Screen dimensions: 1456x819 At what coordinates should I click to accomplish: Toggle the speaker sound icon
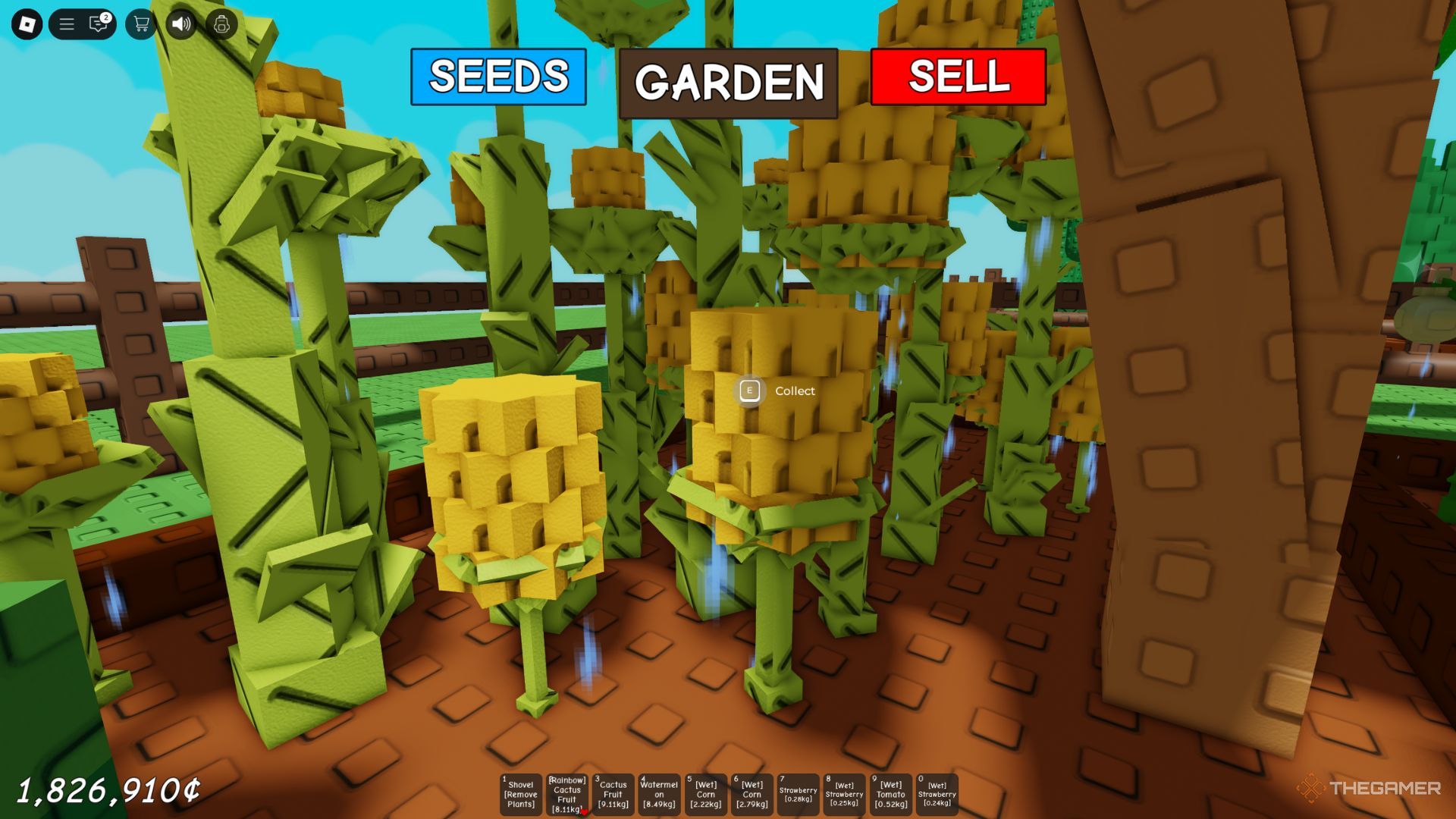point(181,24)
